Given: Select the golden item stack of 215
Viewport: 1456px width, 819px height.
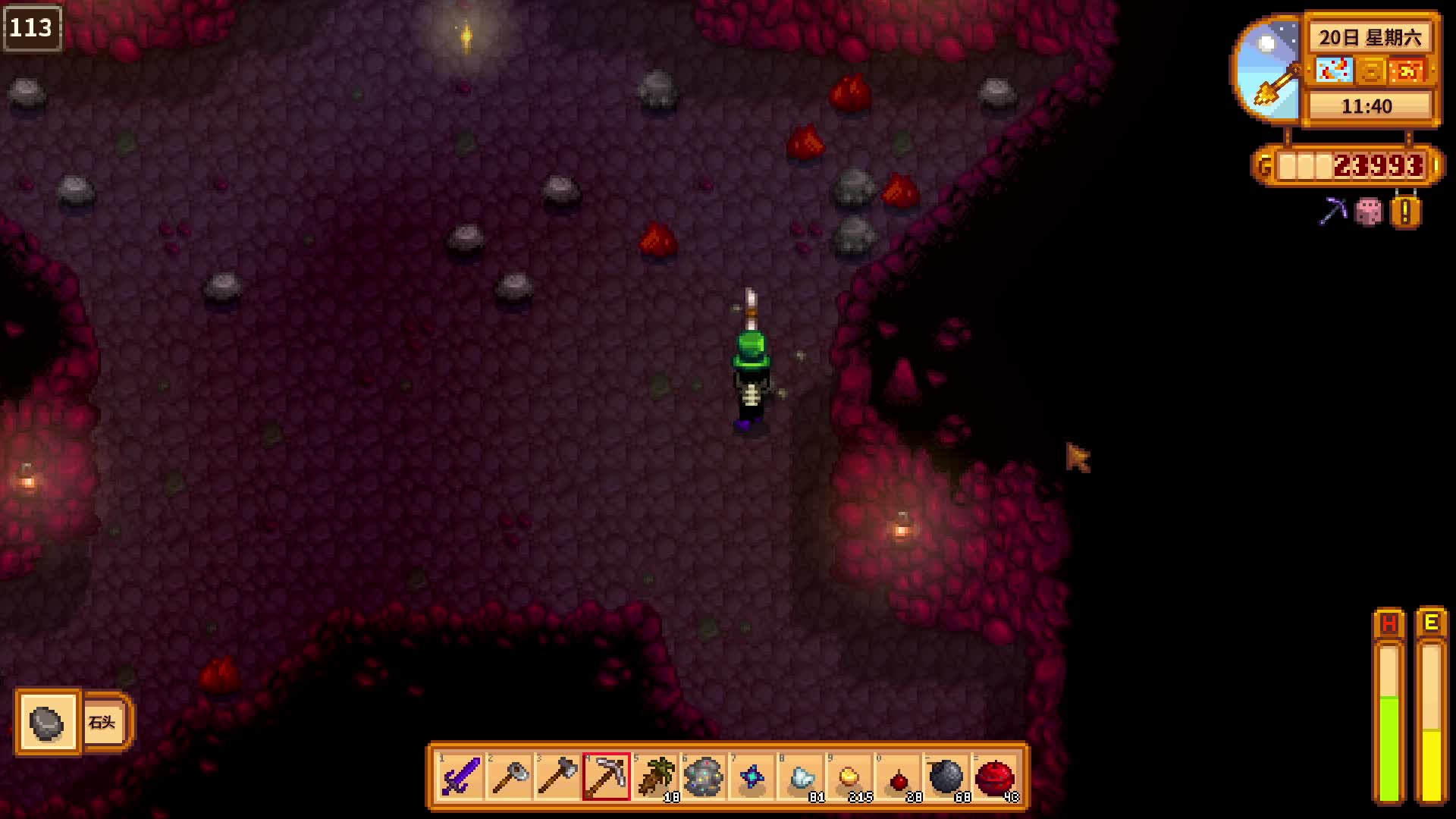Looking at the screenshot, I should [849, 777].
